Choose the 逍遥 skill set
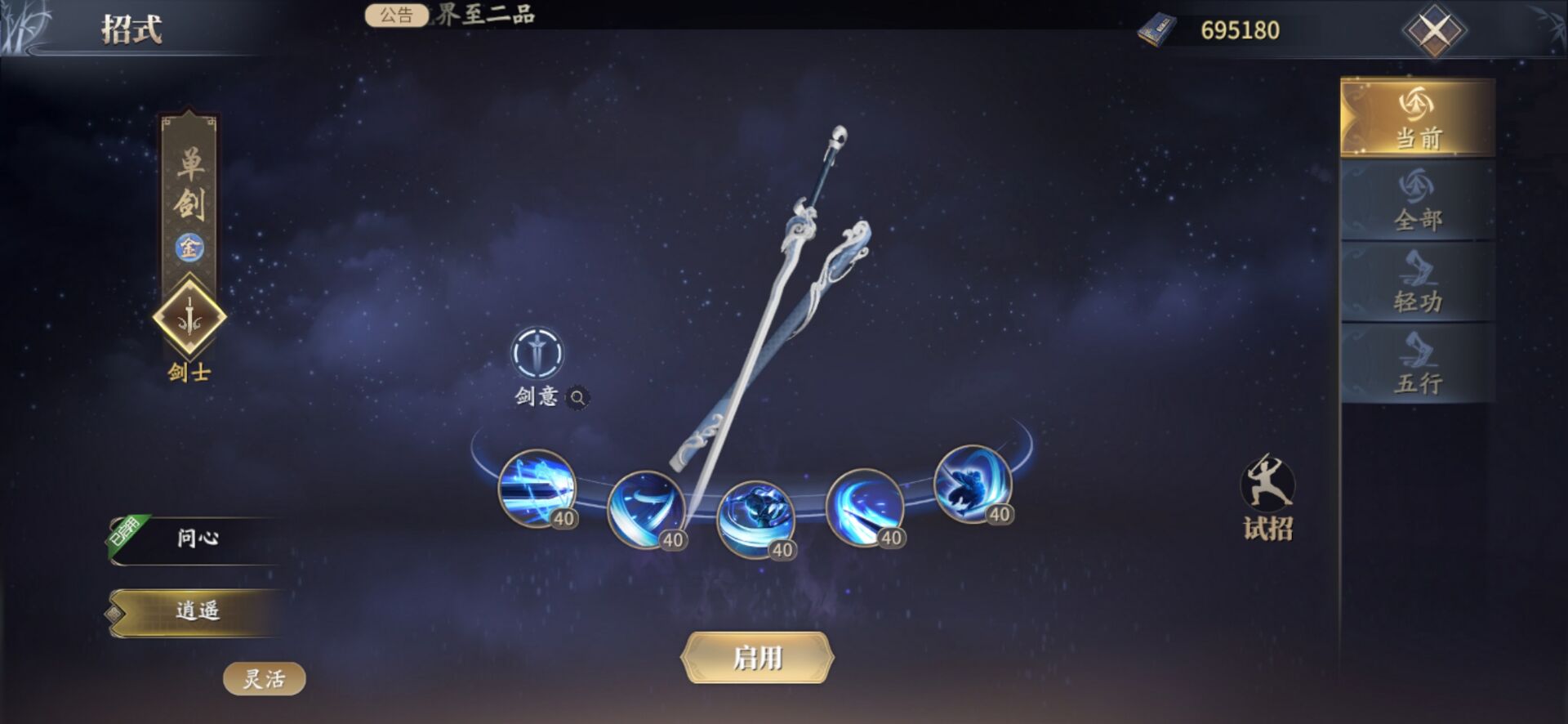The image size is (1568, 724). click(x=198, y=611)
